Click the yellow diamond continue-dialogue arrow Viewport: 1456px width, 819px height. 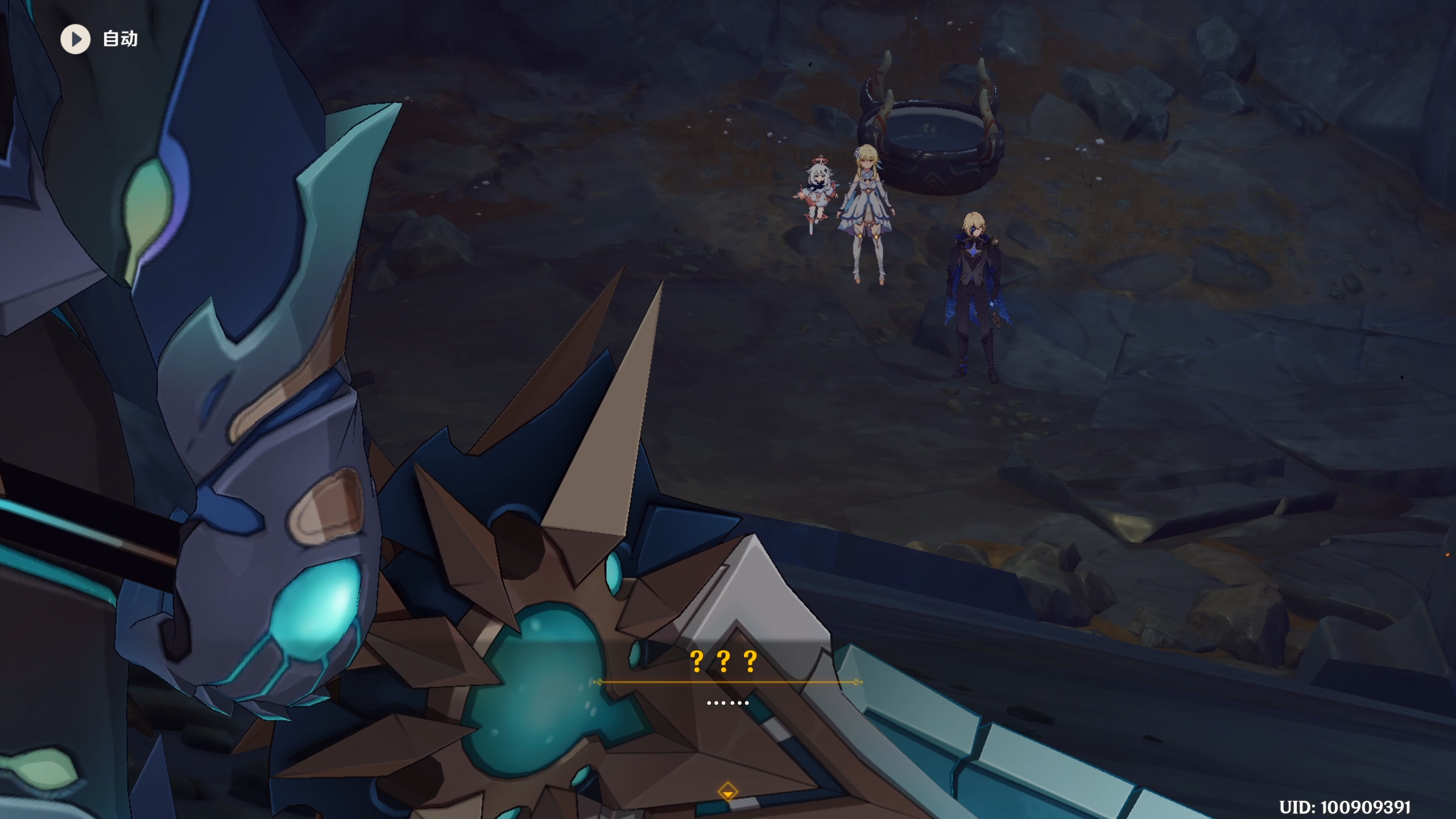tap(727, 791)
